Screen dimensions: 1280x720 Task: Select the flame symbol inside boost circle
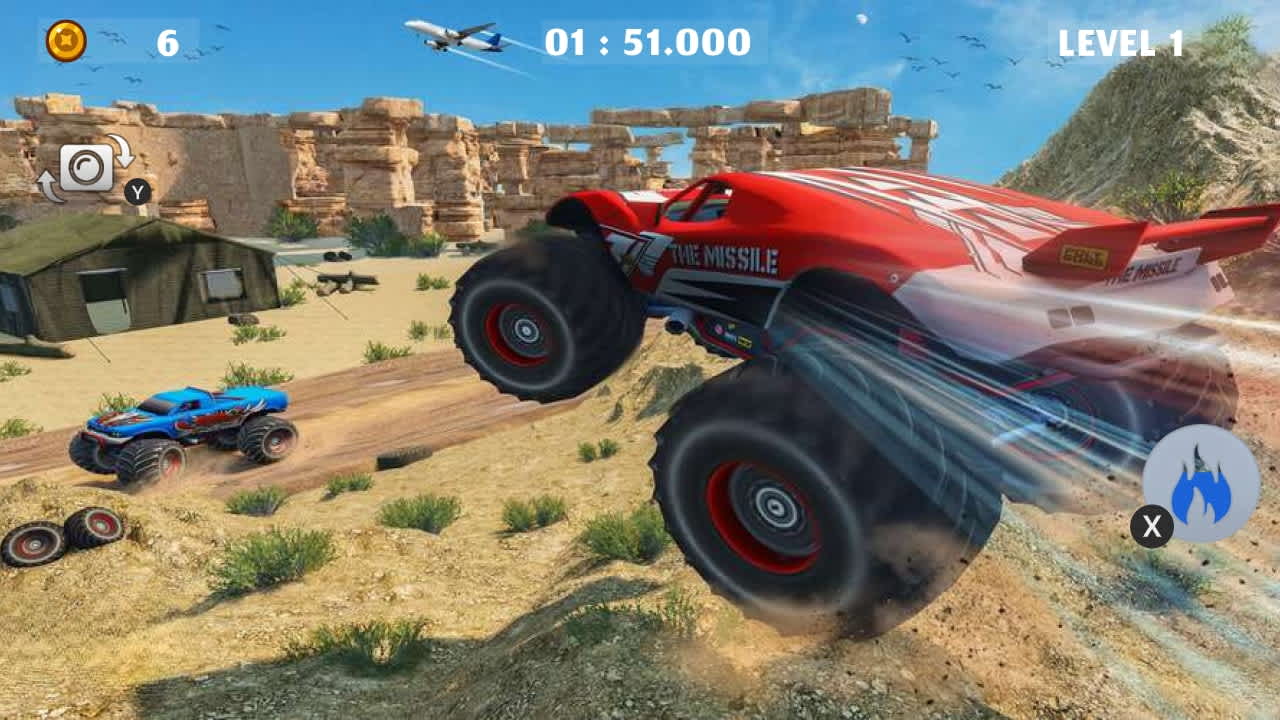tap(1199, 484)
